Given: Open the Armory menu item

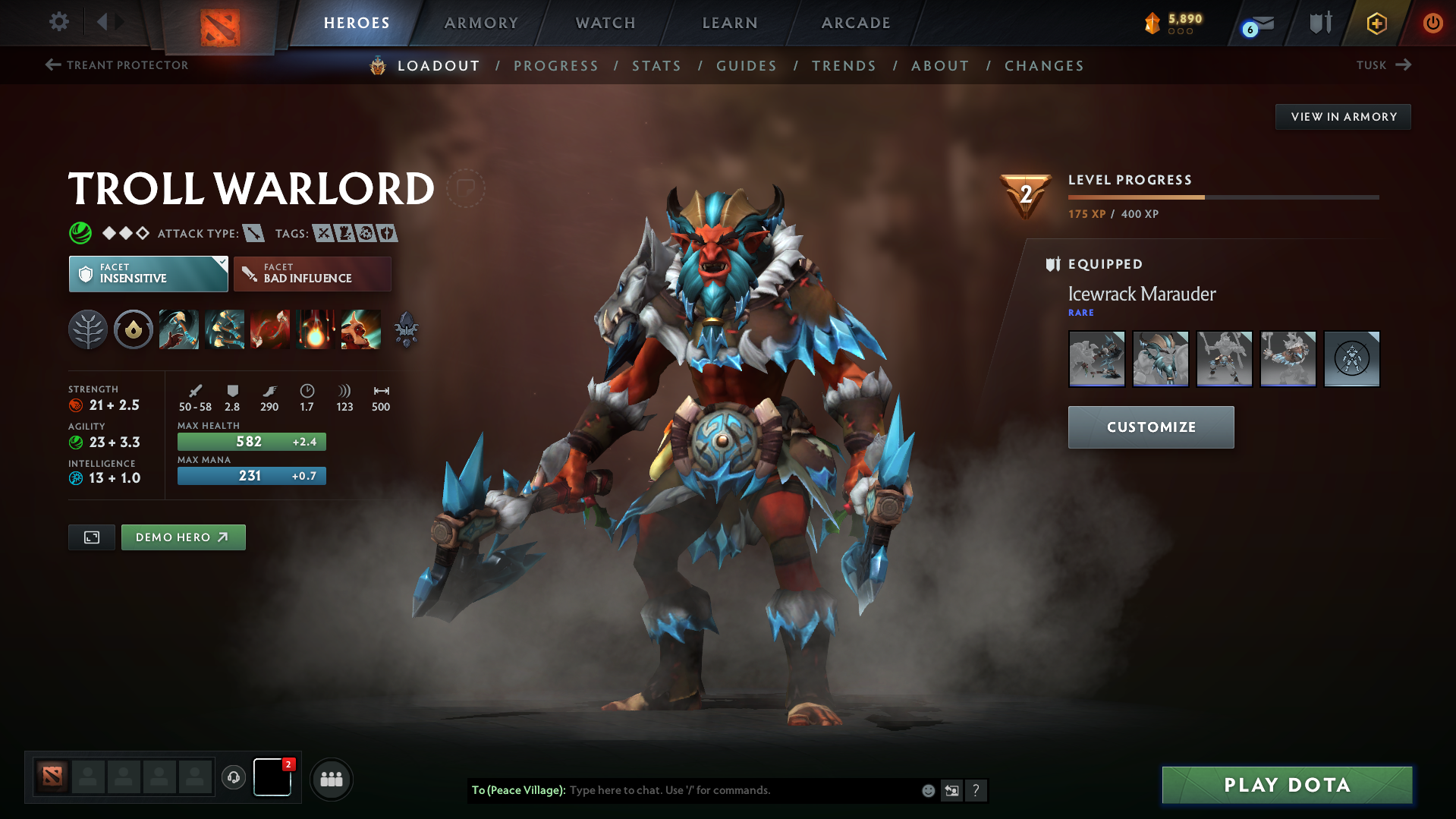Looking at the screenshot, I should pyautogui.click(x=481, y=23).
